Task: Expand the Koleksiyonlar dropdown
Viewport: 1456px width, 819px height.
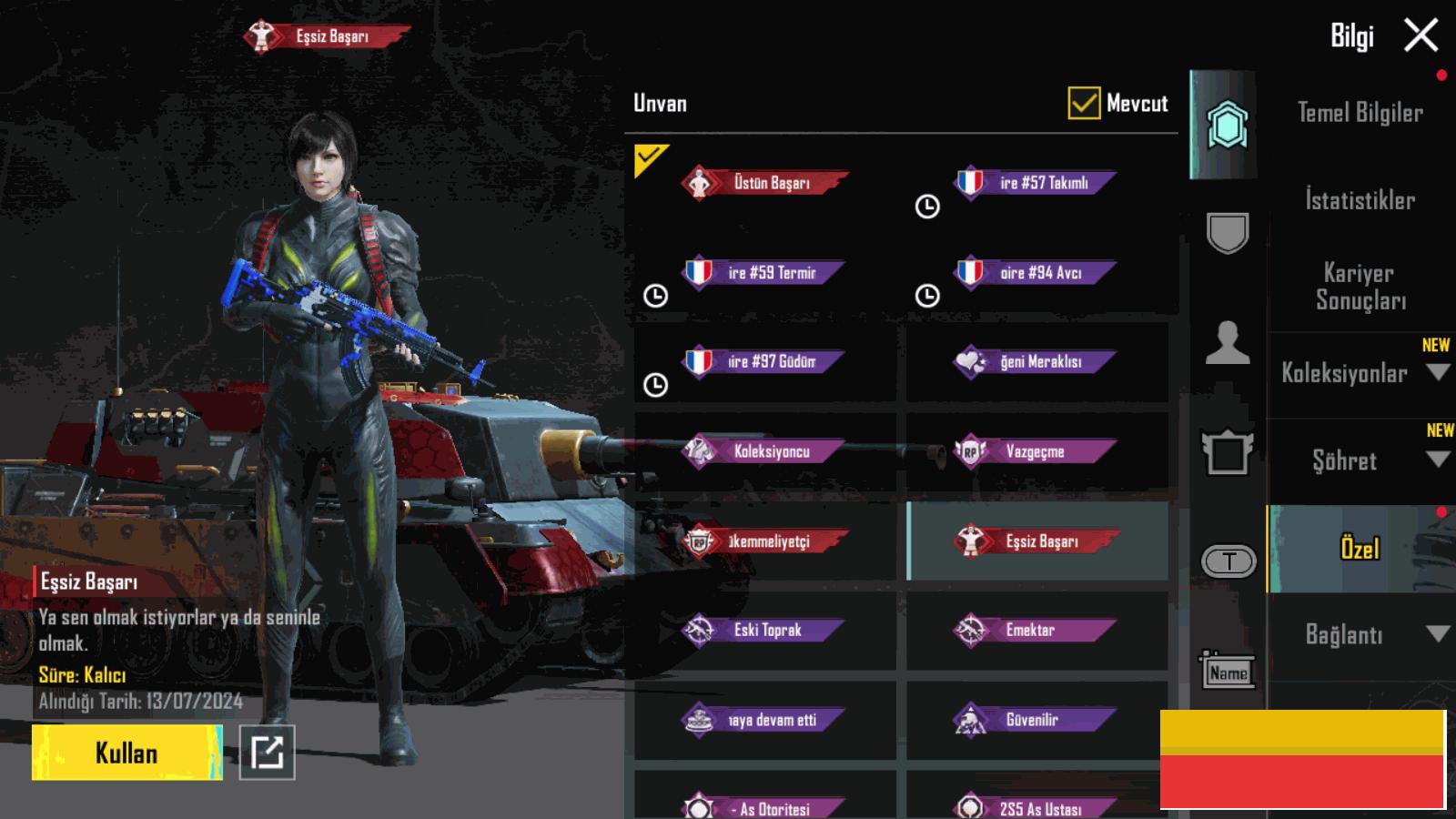Action: click(1438, 372)
